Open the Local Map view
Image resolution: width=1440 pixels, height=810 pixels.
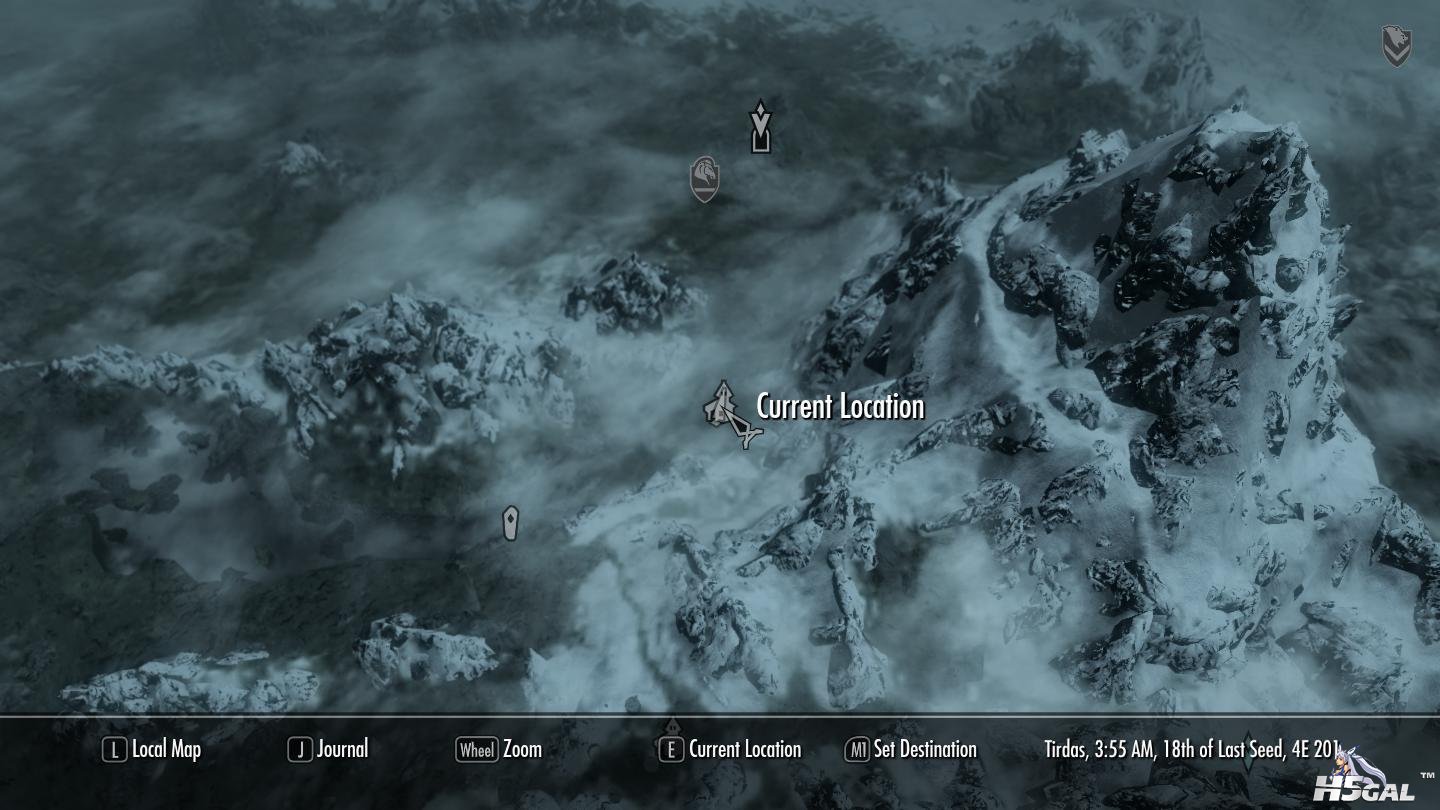pyautogui.click(x=152, y=749)
